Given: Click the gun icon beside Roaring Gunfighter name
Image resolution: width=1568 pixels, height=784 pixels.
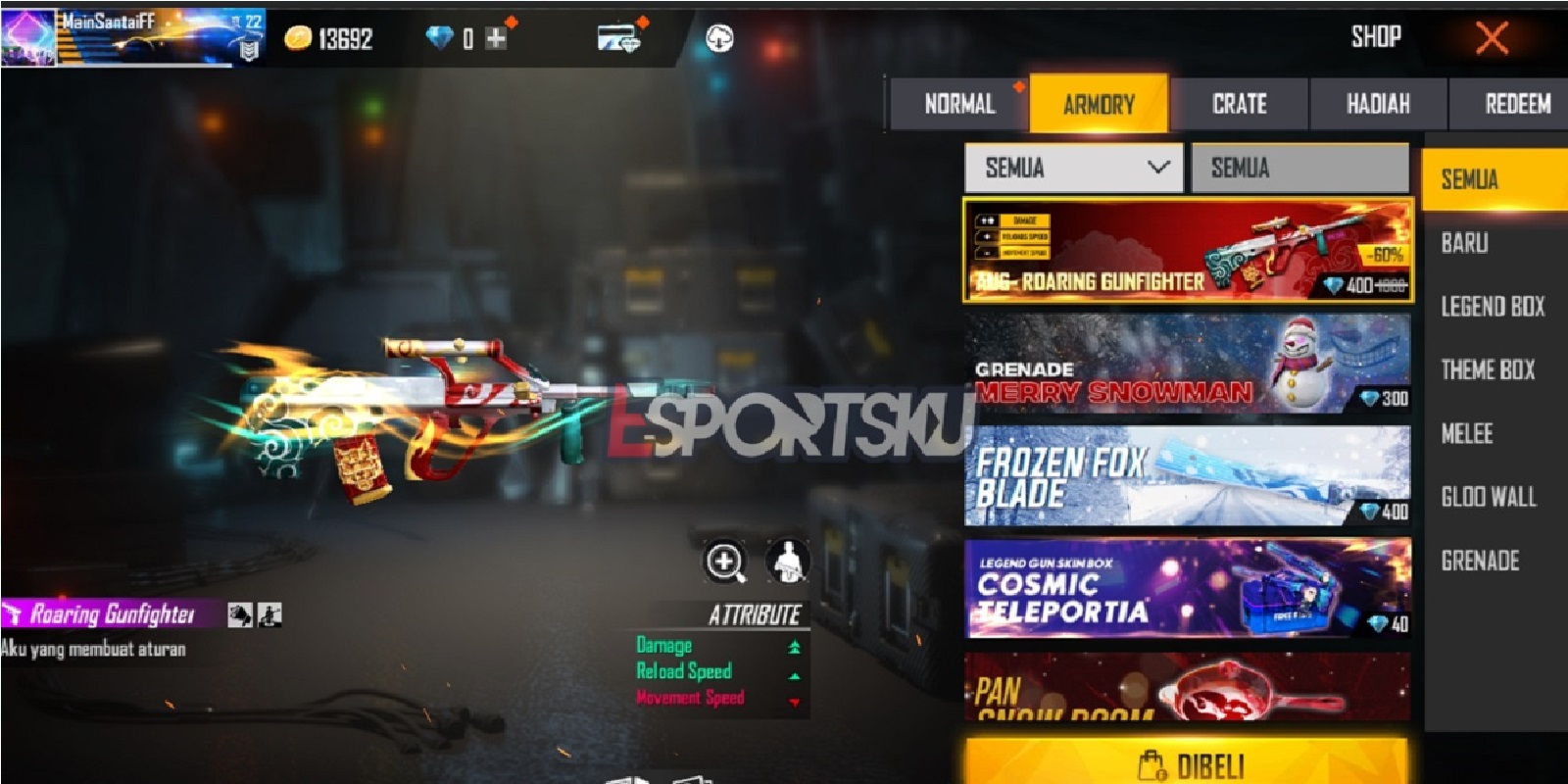Looking at the screenshot, I should click(x=12, y=614).
